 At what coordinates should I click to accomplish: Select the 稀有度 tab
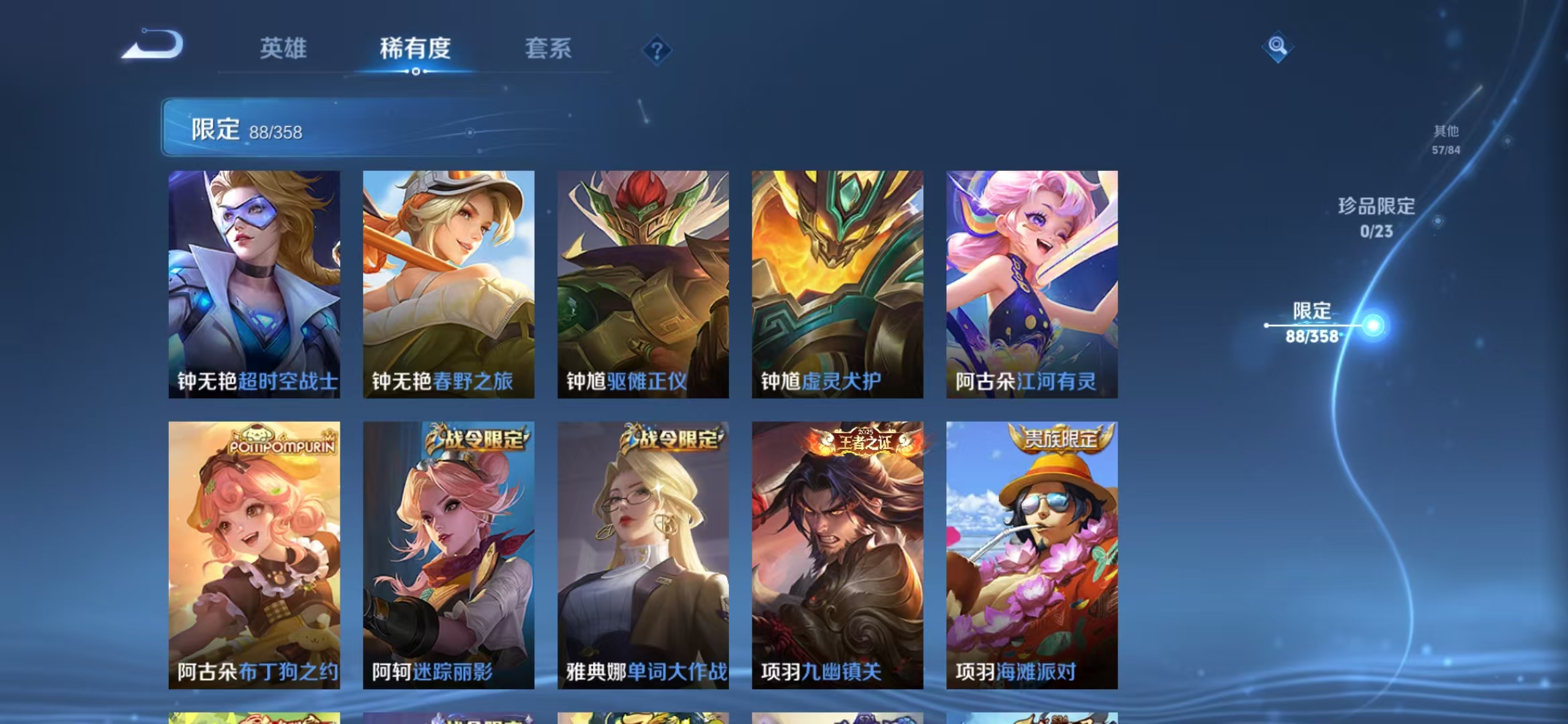[413, 48]
